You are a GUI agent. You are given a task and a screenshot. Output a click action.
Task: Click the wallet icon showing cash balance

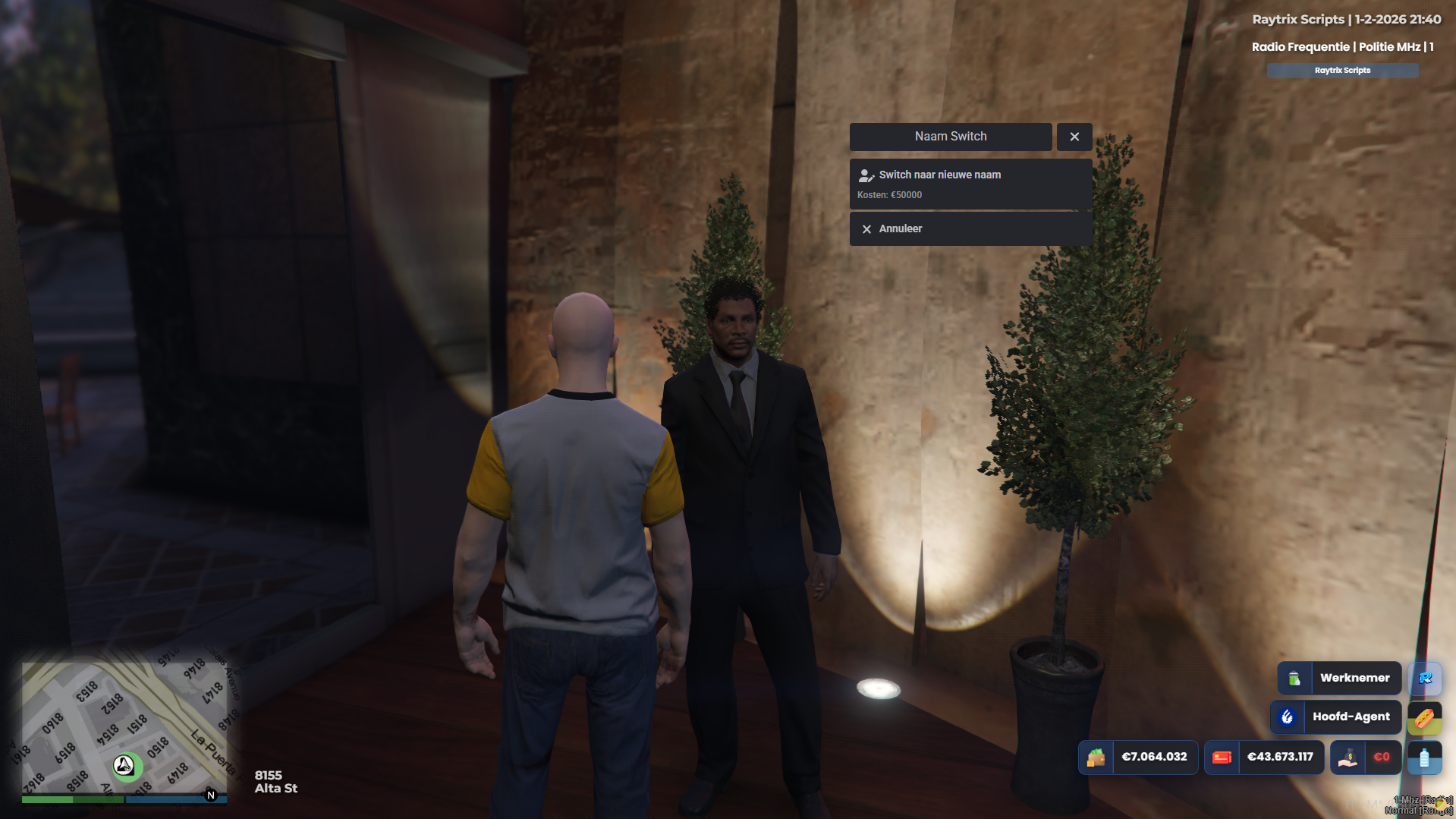tap(1095, 757)
